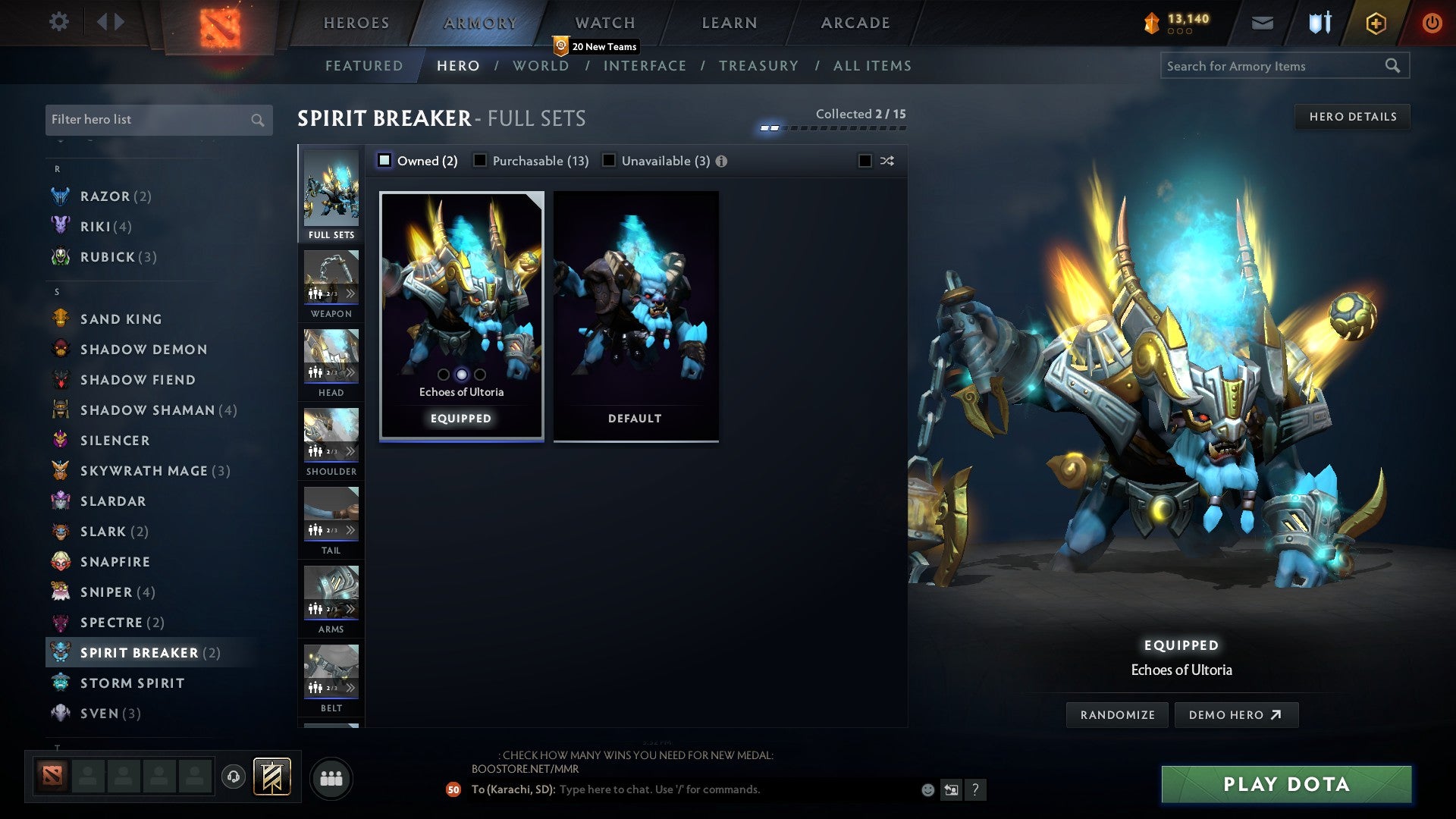
Task: Click the shuffle equipped items icon
Action: [x=886, y=161]
